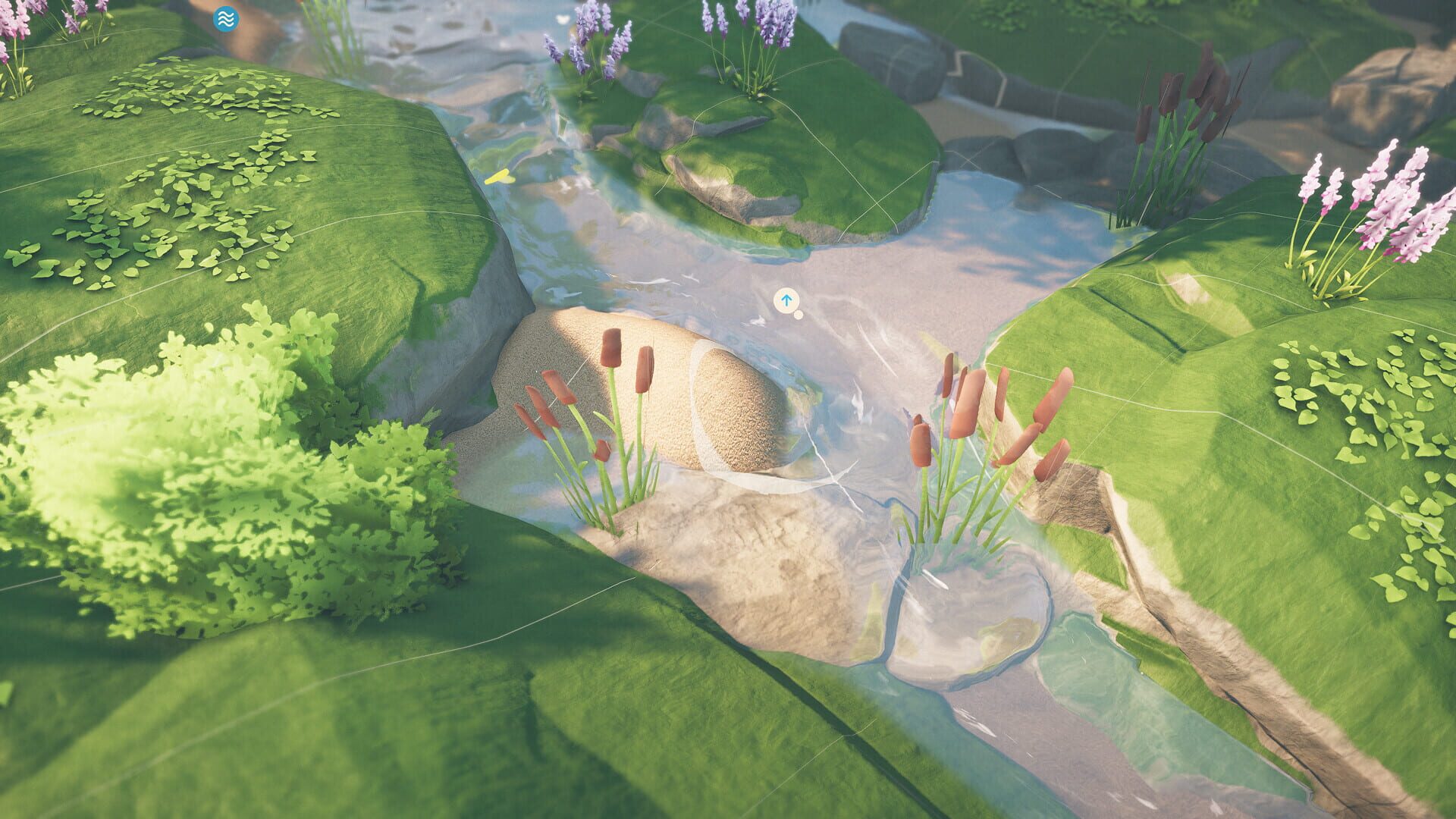Select the white butterfly near the water

click(563, 20)
